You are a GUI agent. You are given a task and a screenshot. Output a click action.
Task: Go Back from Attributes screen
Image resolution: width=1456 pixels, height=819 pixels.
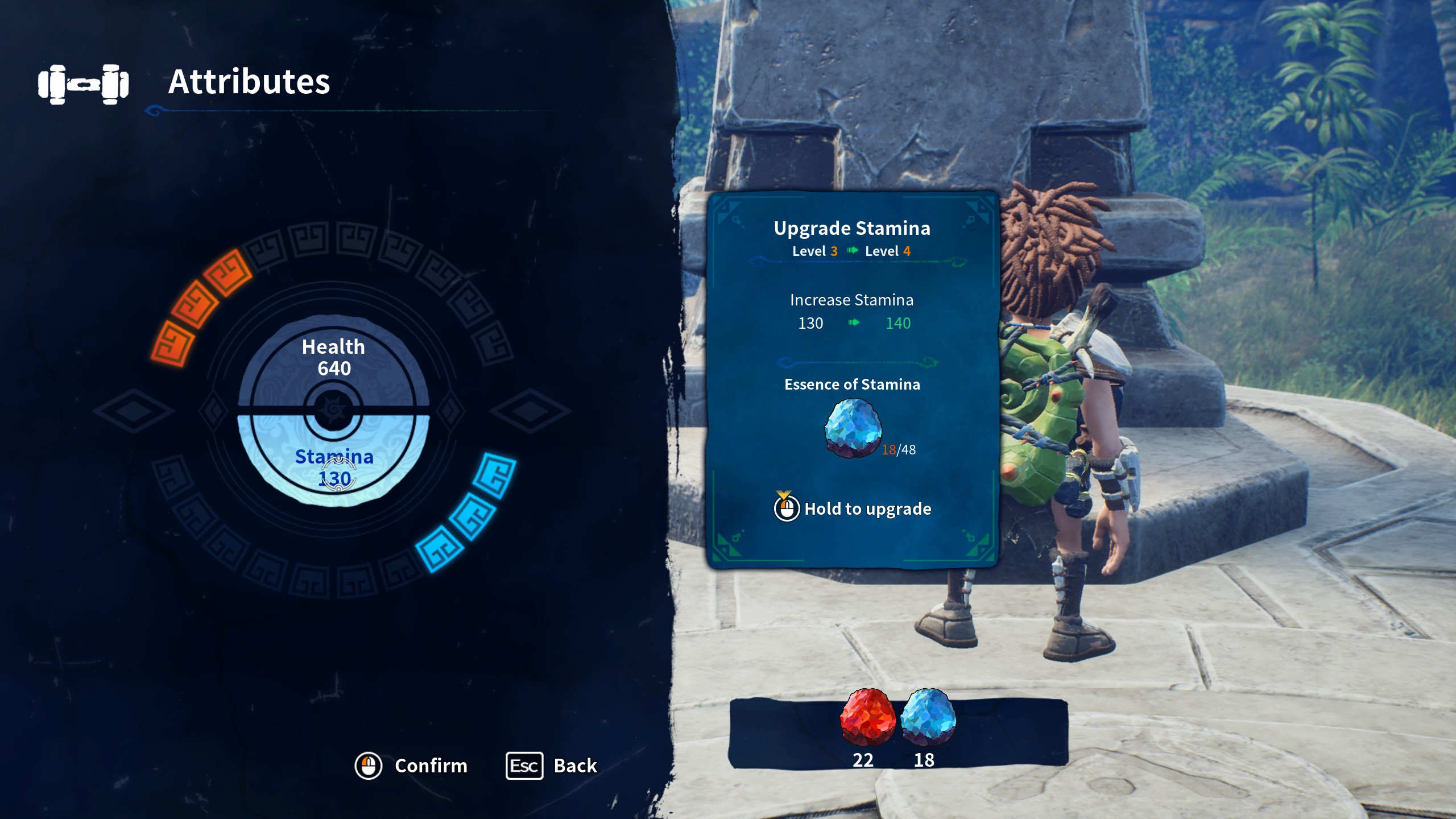[x=552, y=766]
